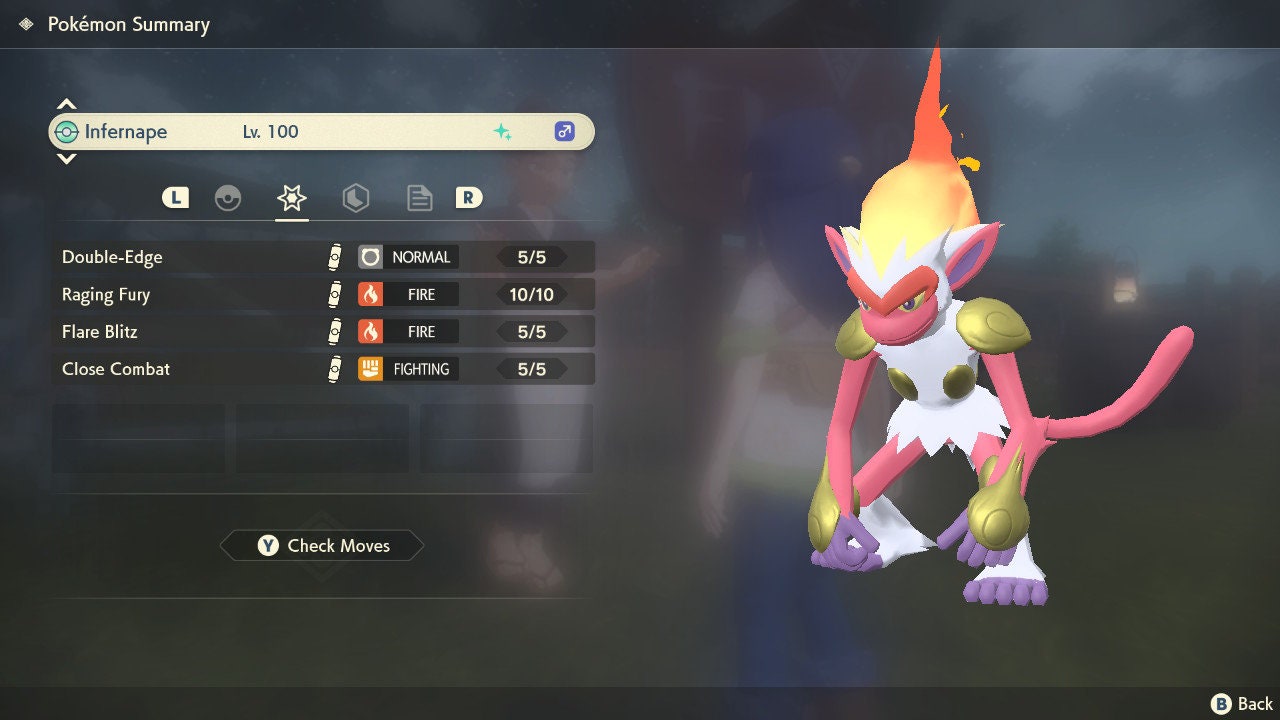
Task: Select the Infernape name bar
Action: coord(321,132)
